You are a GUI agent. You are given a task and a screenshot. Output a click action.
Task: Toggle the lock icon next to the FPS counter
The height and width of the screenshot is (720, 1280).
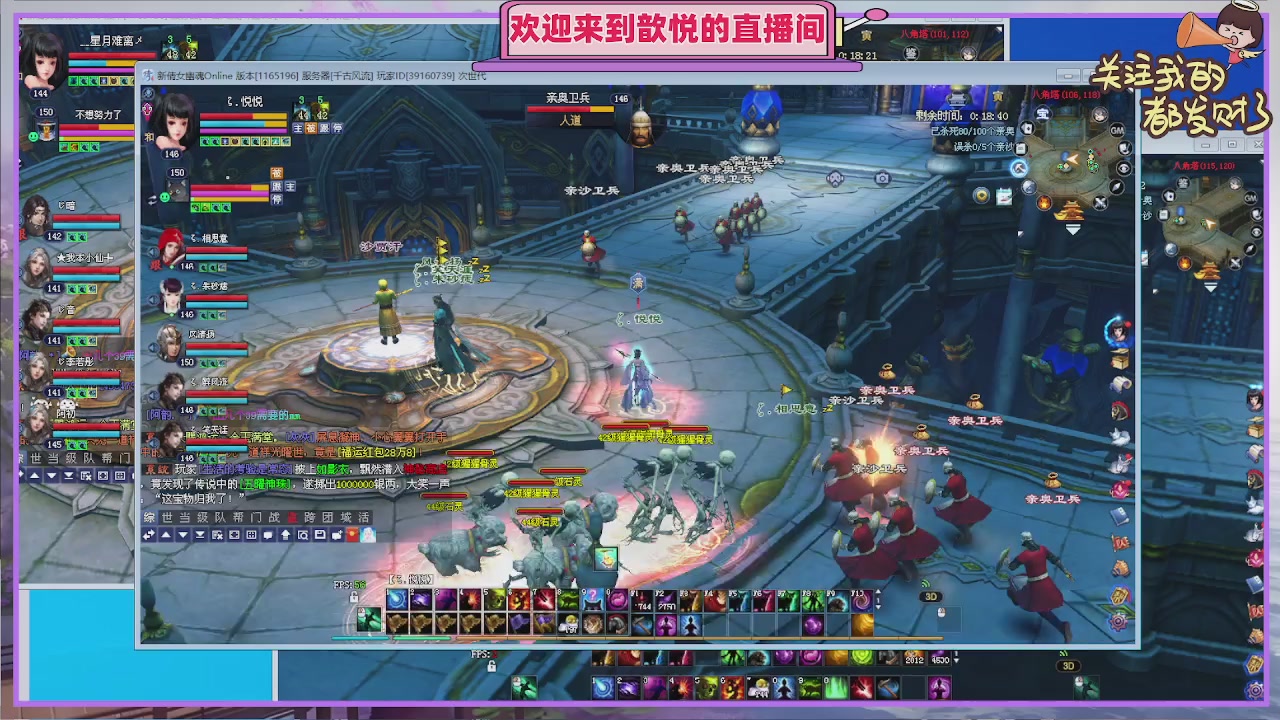click(353, 595)
